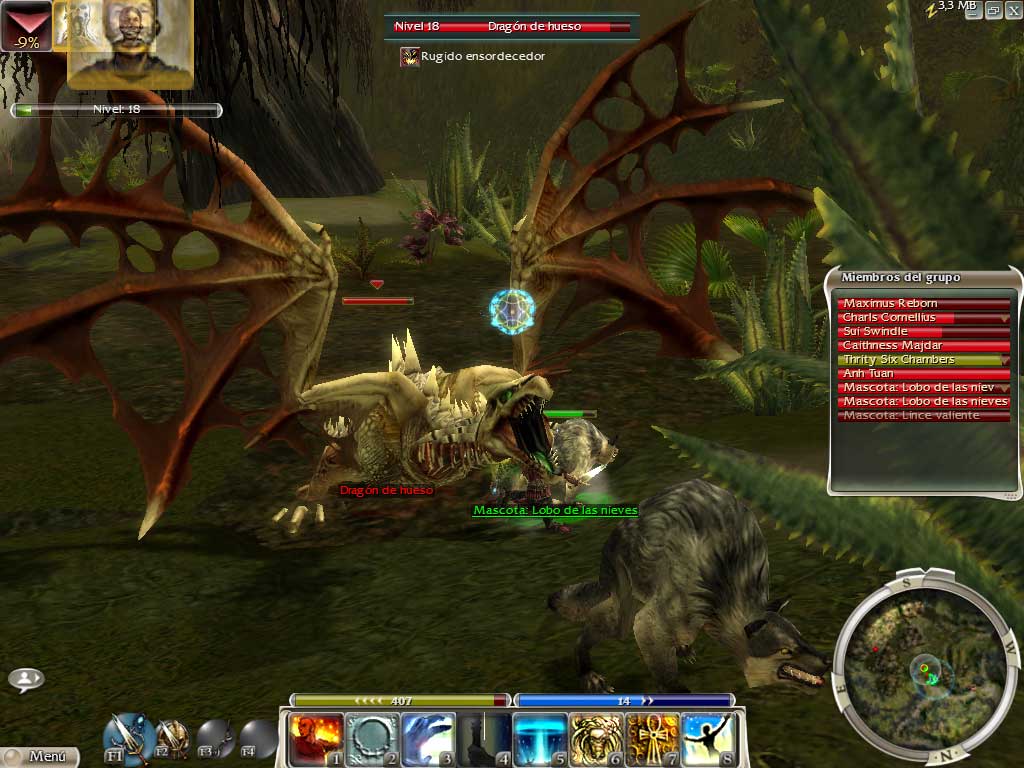The height and width of the screenshot is (768, 1024).
Task: Switch to weapon set F2
Action: click(x=172, y=739)
